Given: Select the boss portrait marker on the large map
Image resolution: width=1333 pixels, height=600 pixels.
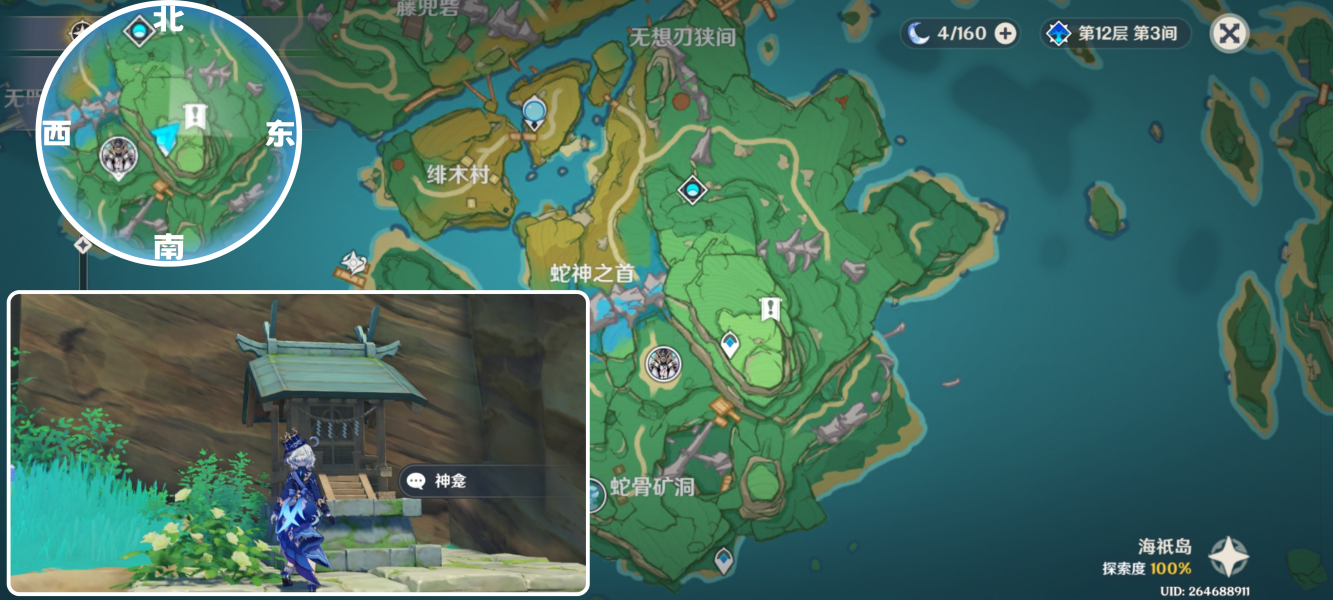Looking at the screenshot, I should click(x=664, y=365).
